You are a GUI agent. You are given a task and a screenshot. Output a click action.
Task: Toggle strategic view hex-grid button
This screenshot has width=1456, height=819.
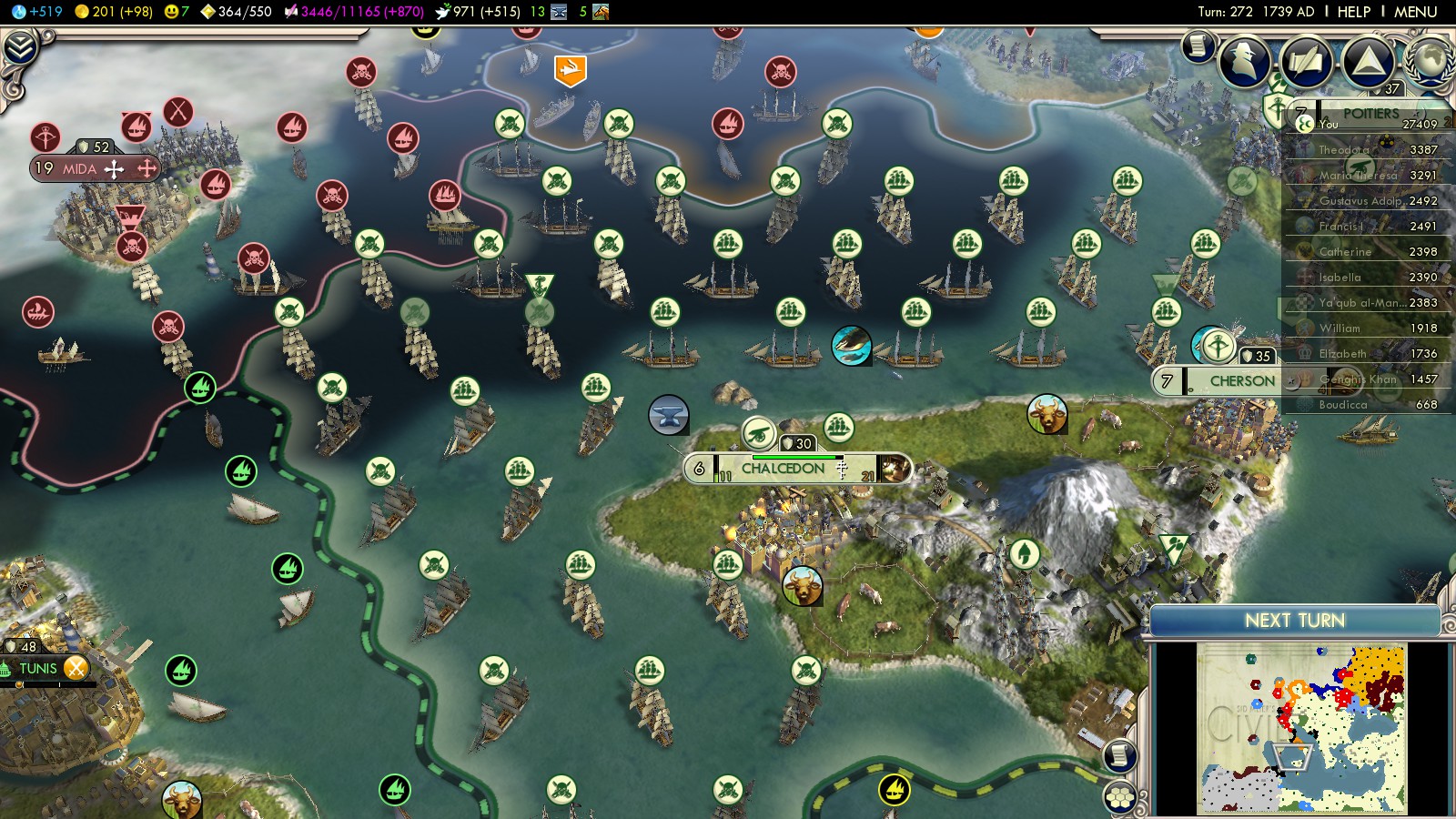[1119, 797]
